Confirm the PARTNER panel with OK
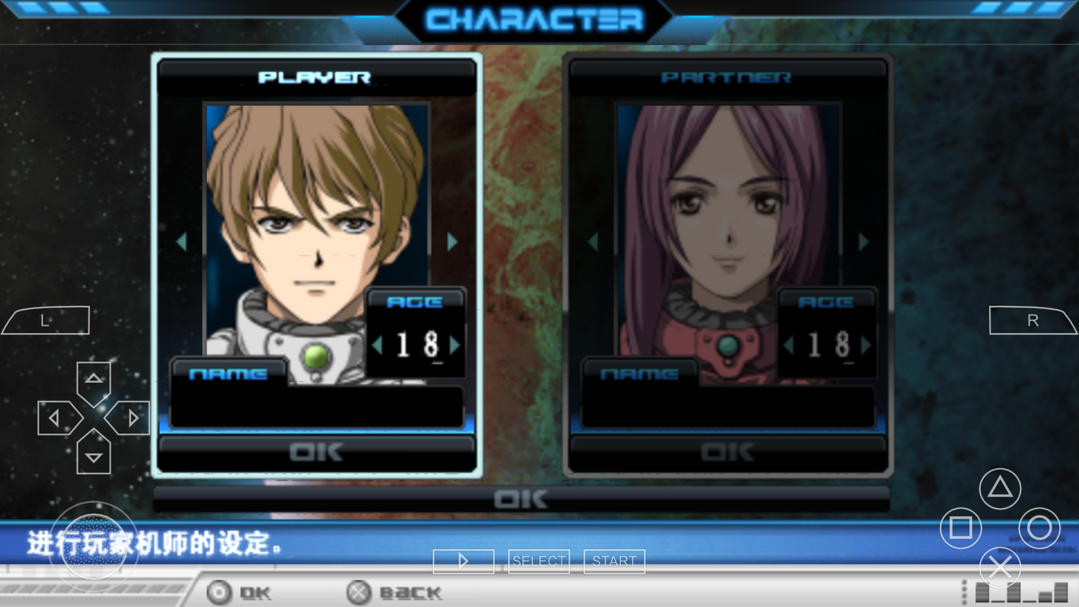Screen dimensions: 1079x607 [728, 453]
